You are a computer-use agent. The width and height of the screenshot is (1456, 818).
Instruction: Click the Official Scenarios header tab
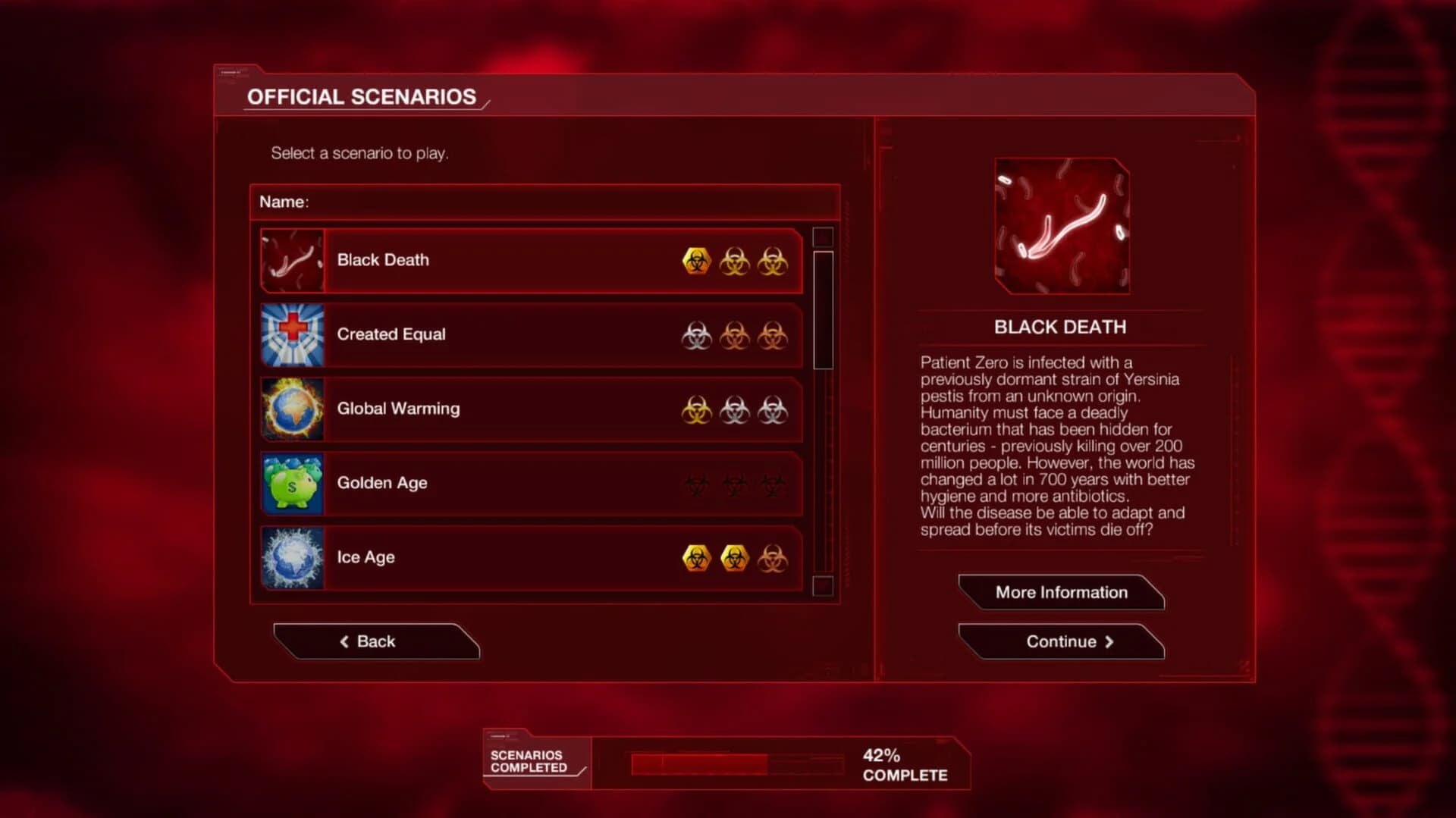[362, 96]
